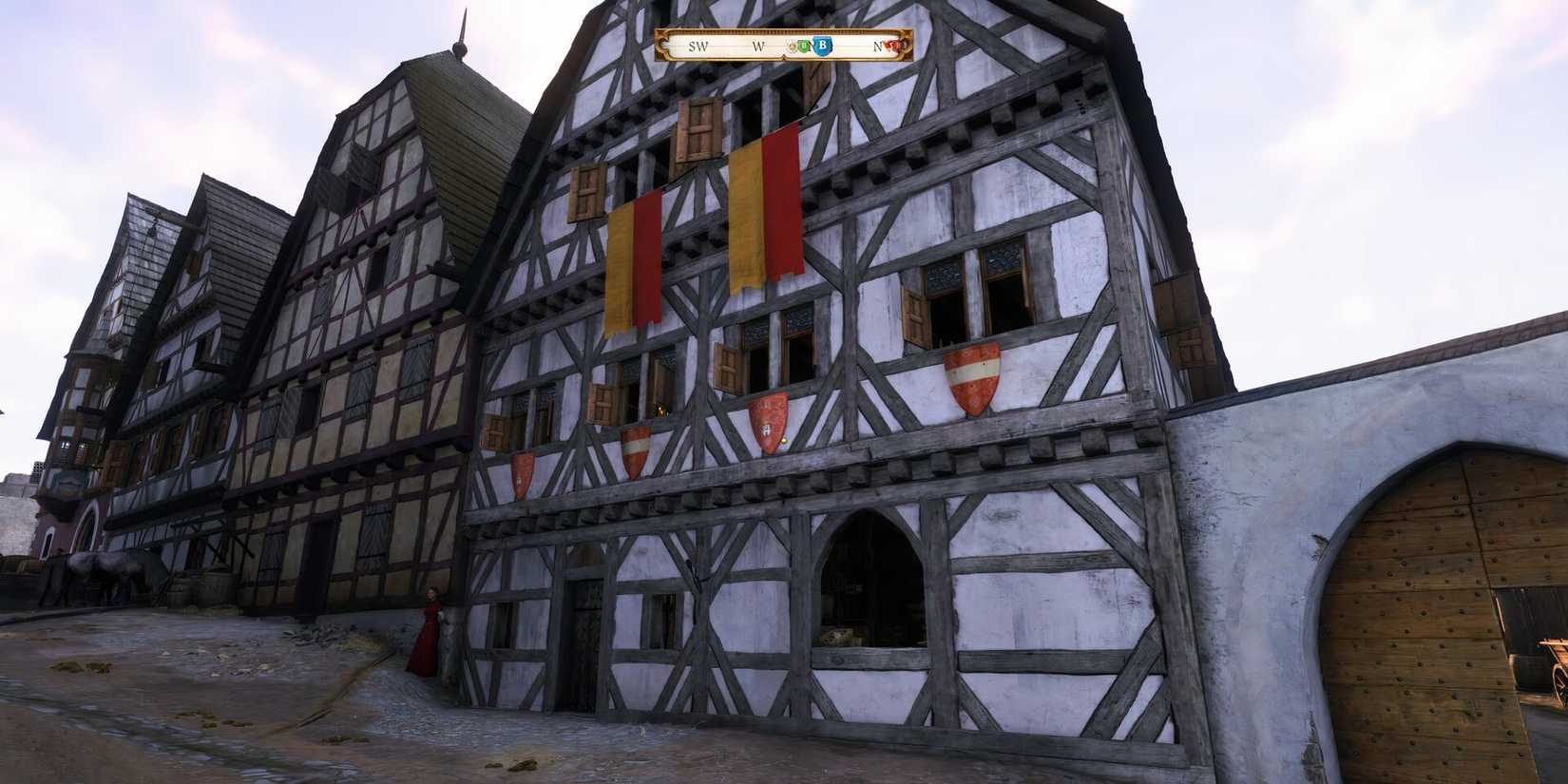The height and width of the screenshot is (784, 1568).
Task: Click the pale shield near the lower left window
Action: coord(522,470)
